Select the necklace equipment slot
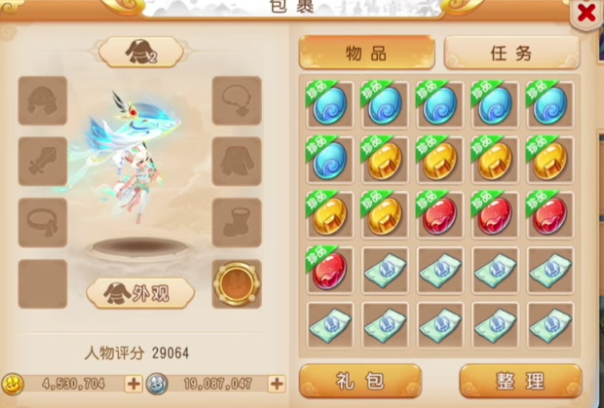The image size is (604, 408). tap(237, 101)
